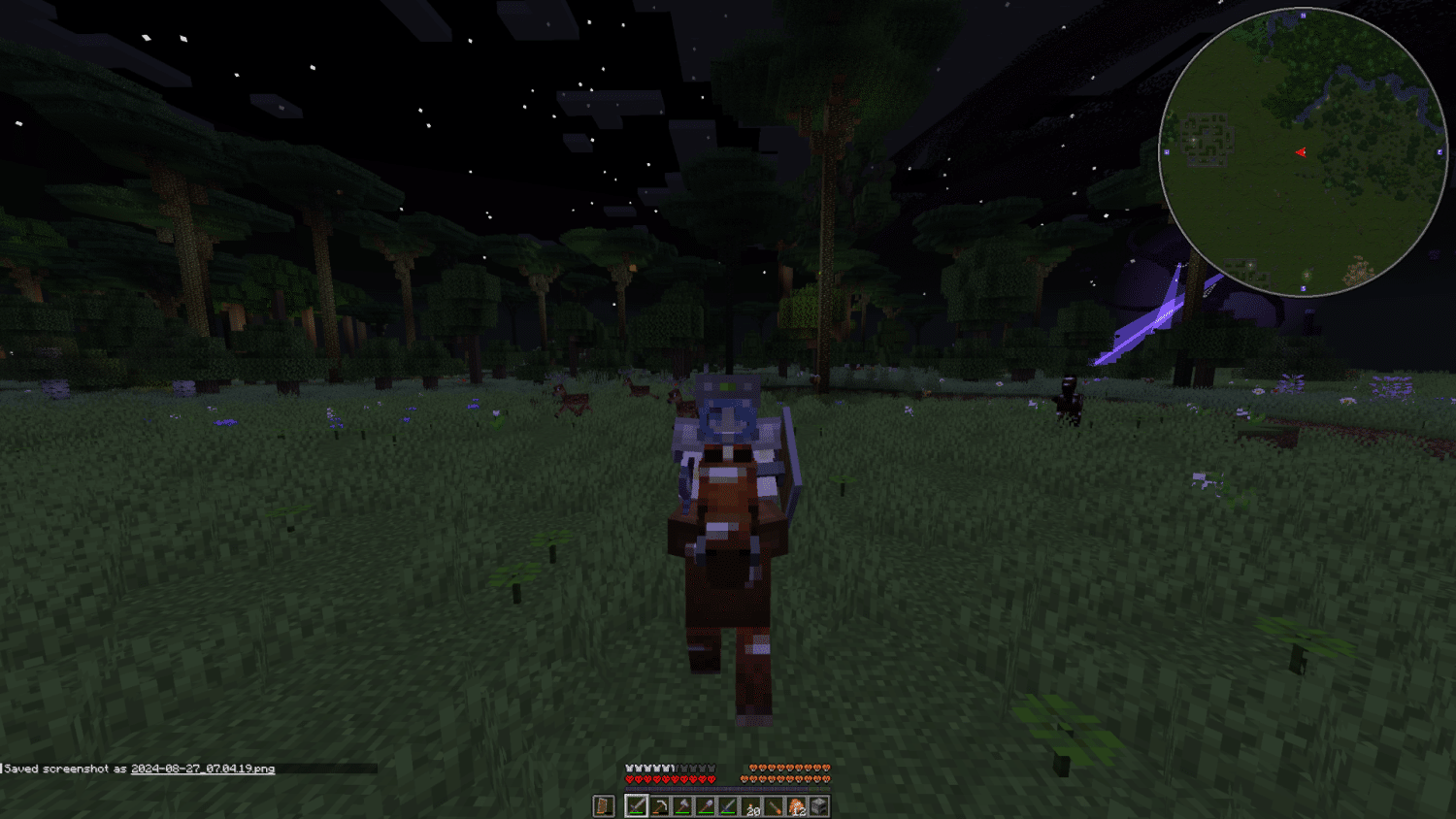This screenshot has height=819, width=1456.
Task: Click the village structure shown on the minimap
Action: (x=1207, y=139)
